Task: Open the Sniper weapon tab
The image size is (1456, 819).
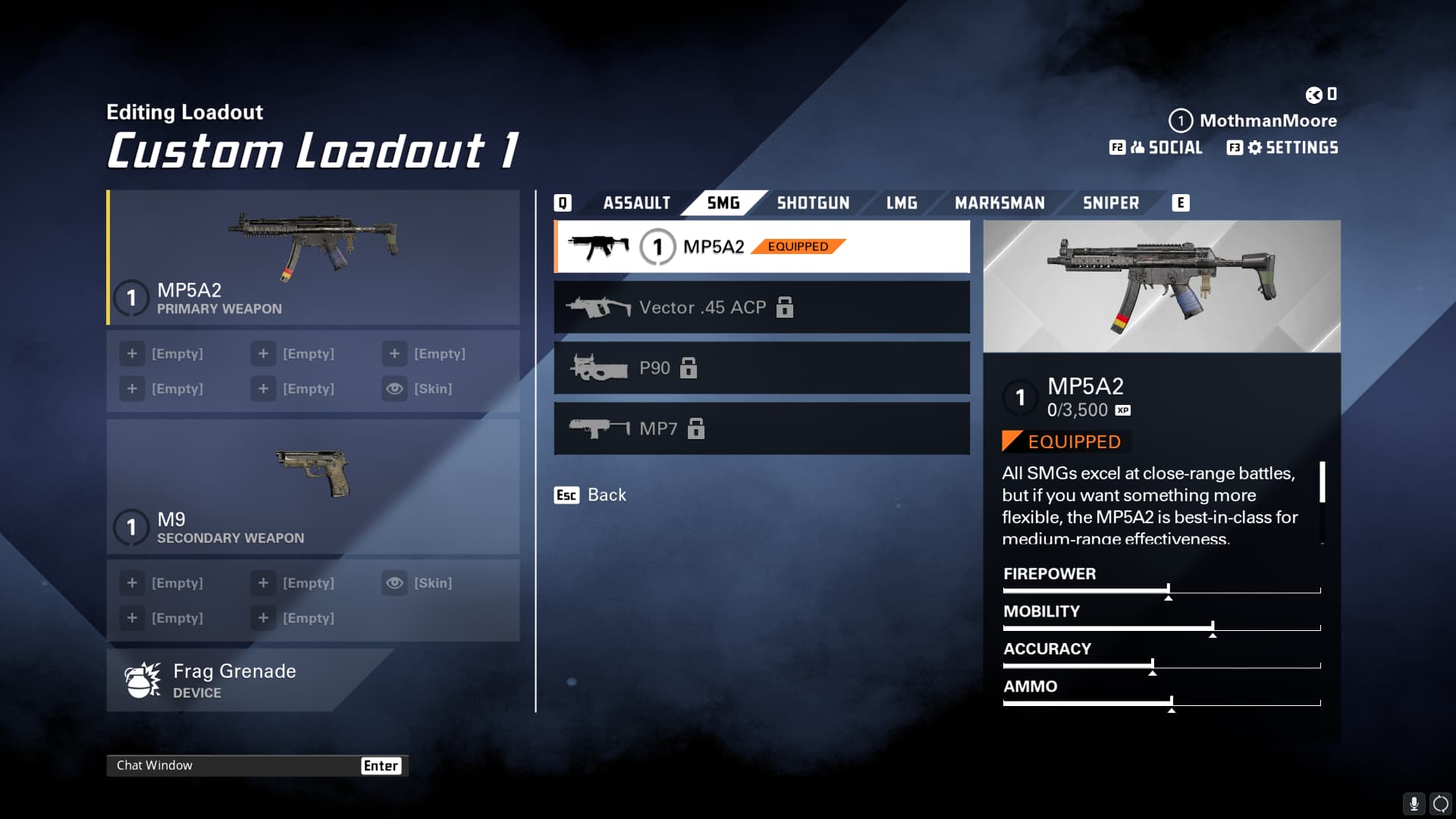Action: pos(1110,203)
